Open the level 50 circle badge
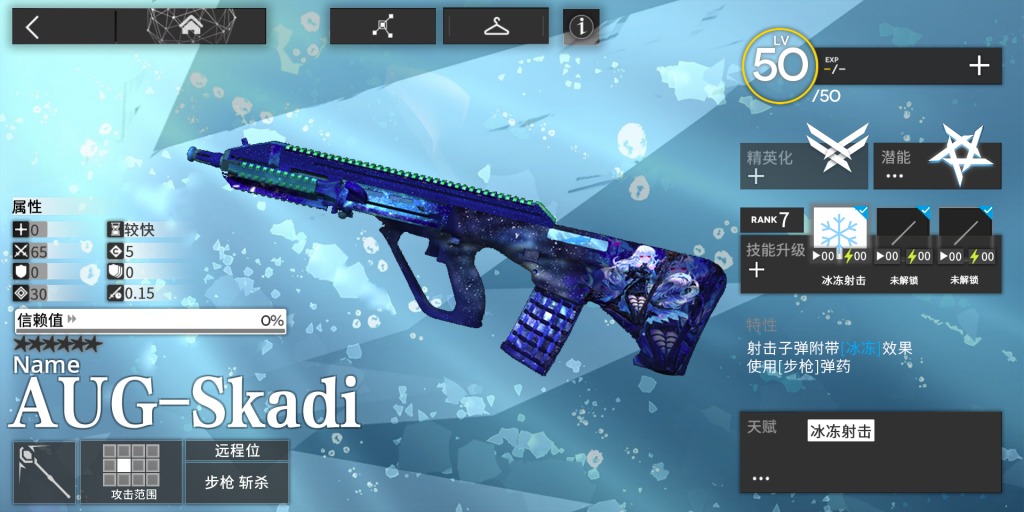Viewport: 1024px width, 512px height. [x=779, y=66]
